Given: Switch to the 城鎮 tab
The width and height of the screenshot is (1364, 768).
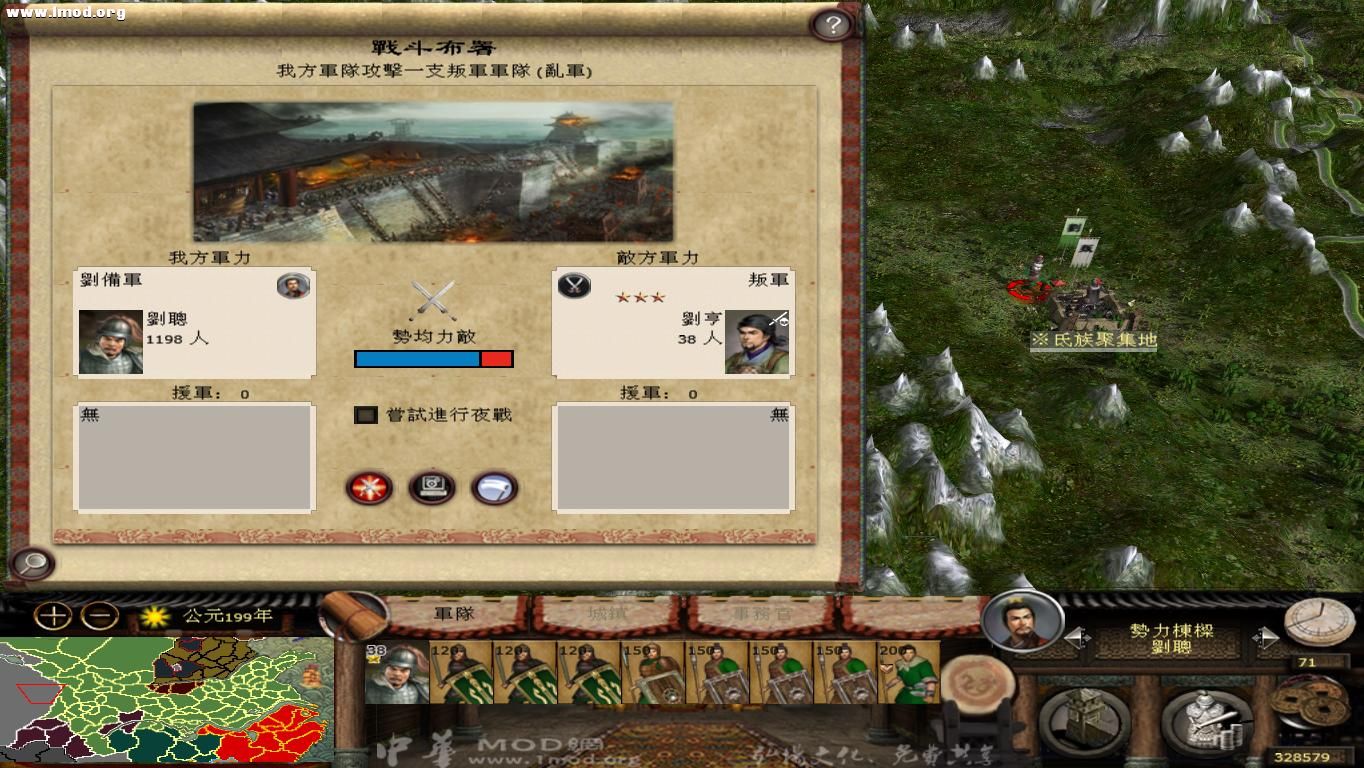Looking at the screenshot, I should click(x=608, y=614).
